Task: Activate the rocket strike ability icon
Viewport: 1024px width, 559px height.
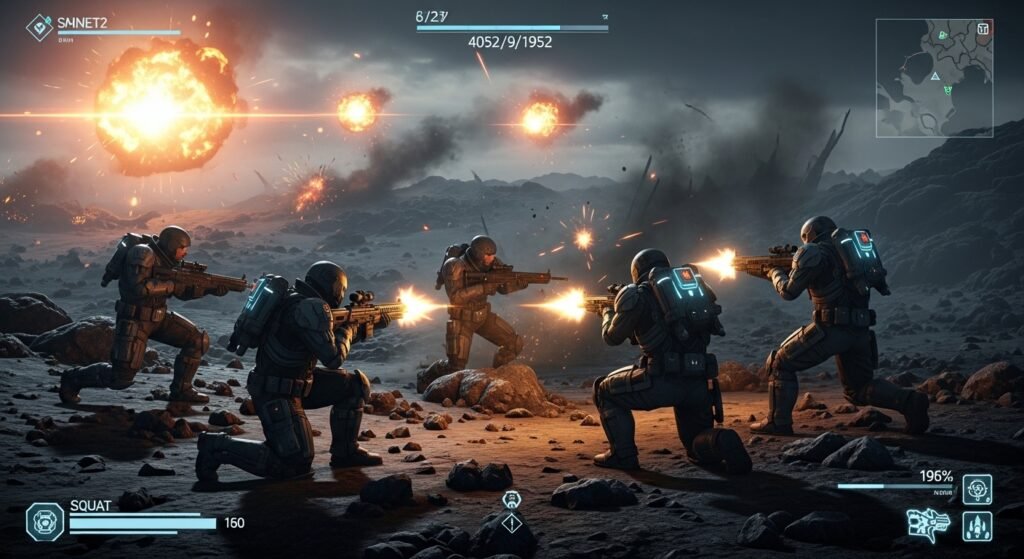Action: pyautogui.click(x=977, y=526)
